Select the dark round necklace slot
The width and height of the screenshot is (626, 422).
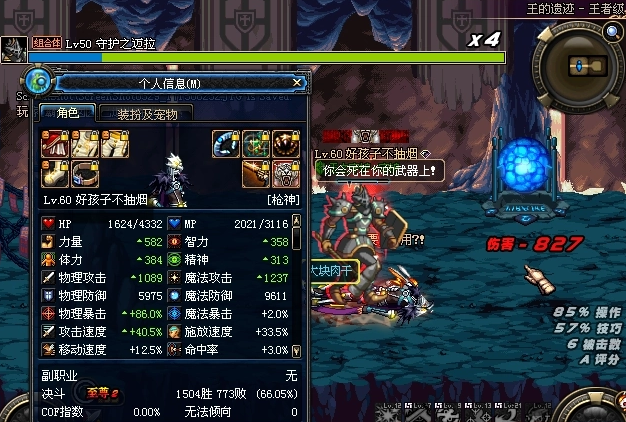click(285, 145)
